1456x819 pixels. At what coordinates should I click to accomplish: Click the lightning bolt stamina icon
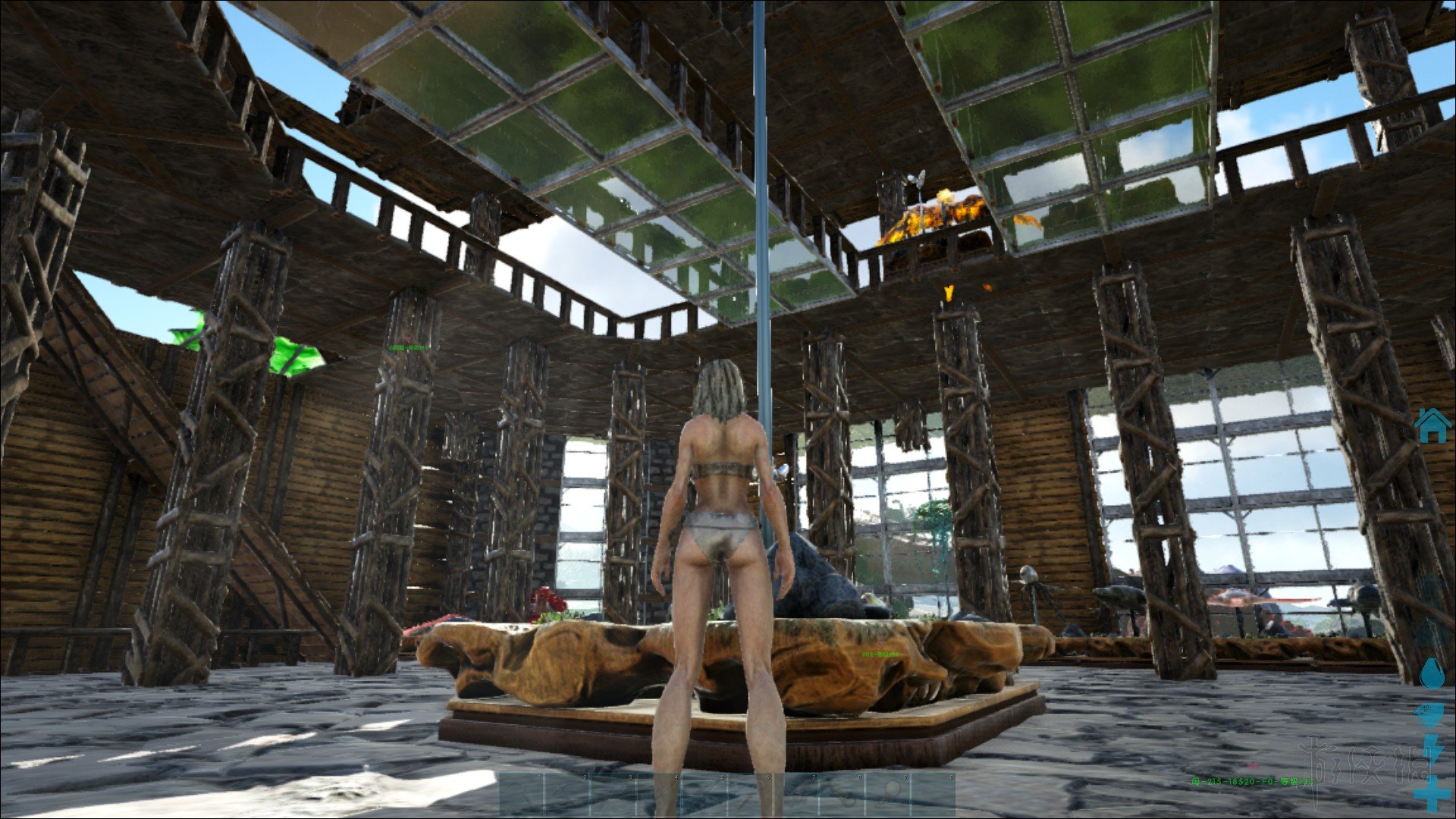(x=1433, y=748)
